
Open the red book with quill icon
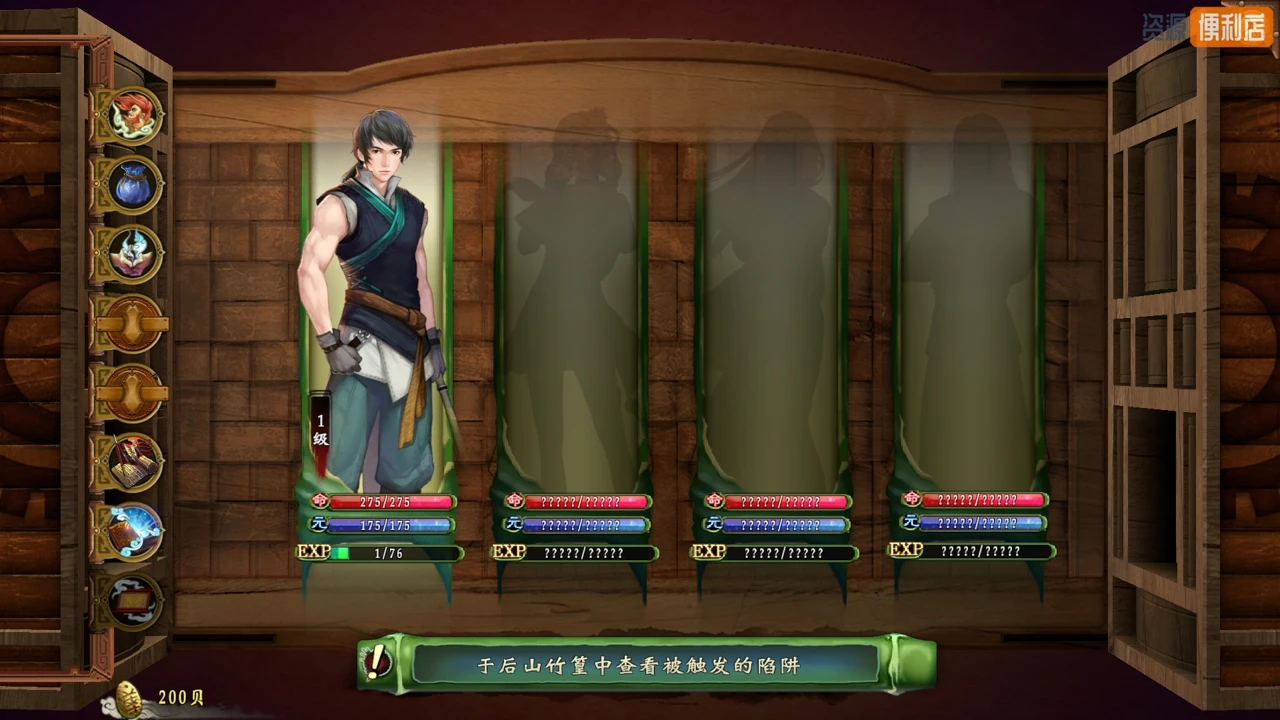click(133, 462)
